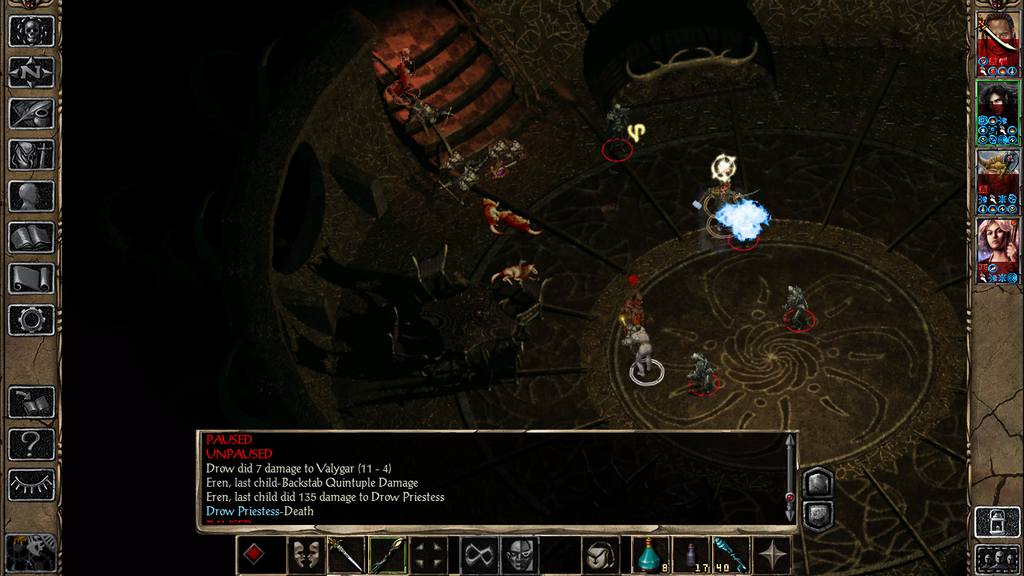Click the question mark help button
The image size is (1024, 576).
point(31,443)
